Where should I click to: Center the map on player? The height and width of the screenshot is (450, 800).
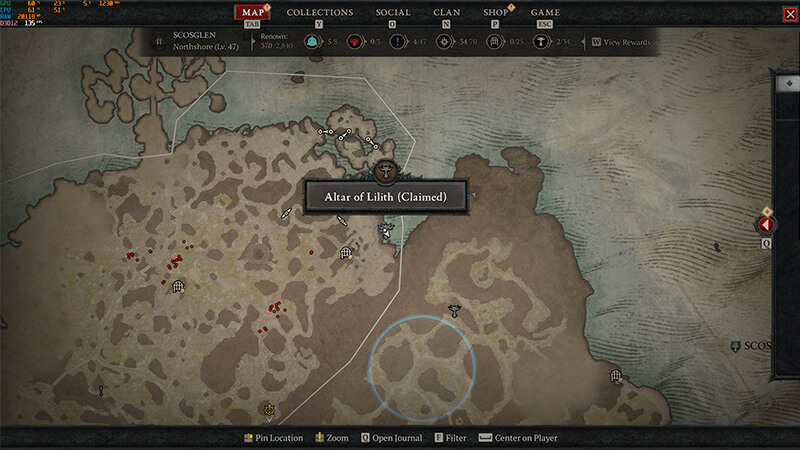click(518, 438)
